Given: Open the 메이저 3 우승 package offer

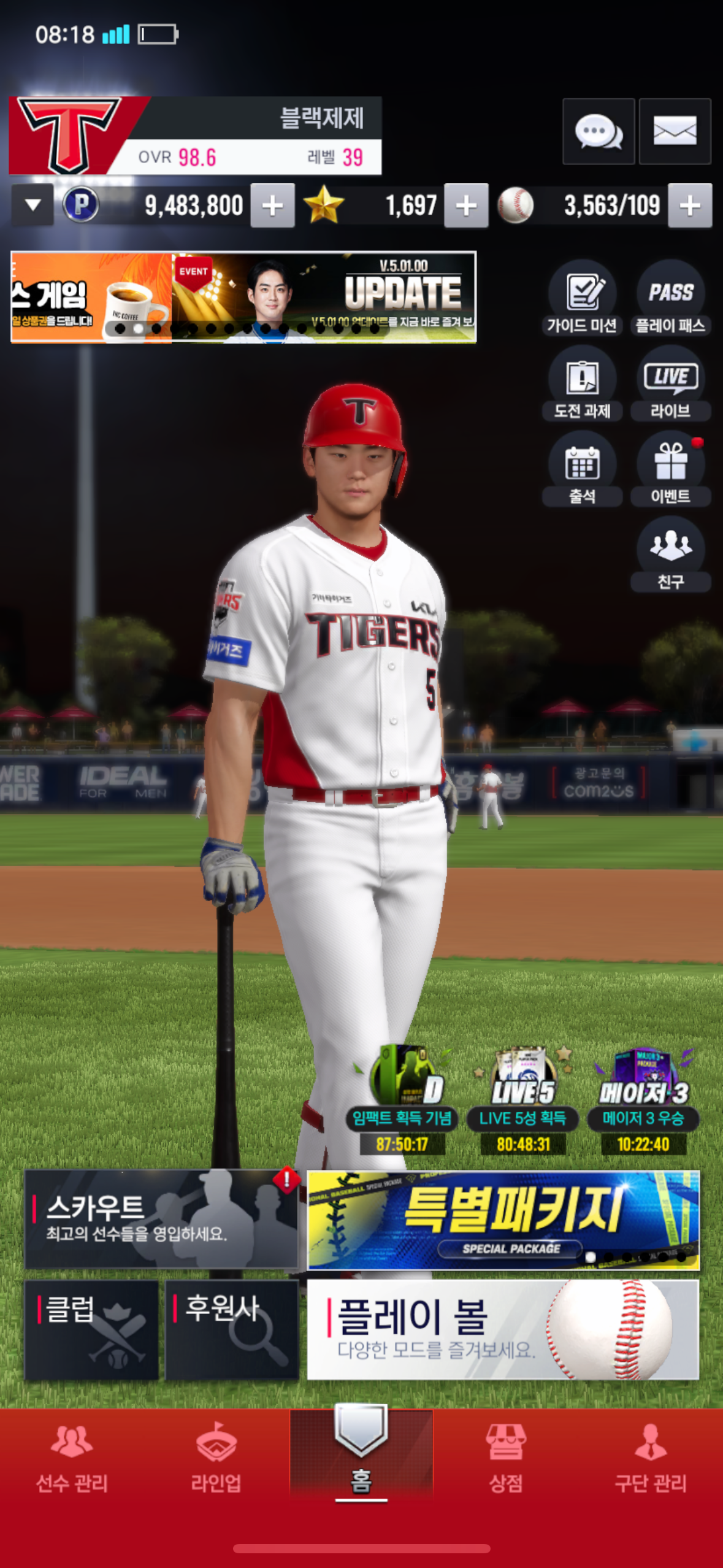Looking at the screenshot, I should pyautogui.click(x=643, y=1102).
